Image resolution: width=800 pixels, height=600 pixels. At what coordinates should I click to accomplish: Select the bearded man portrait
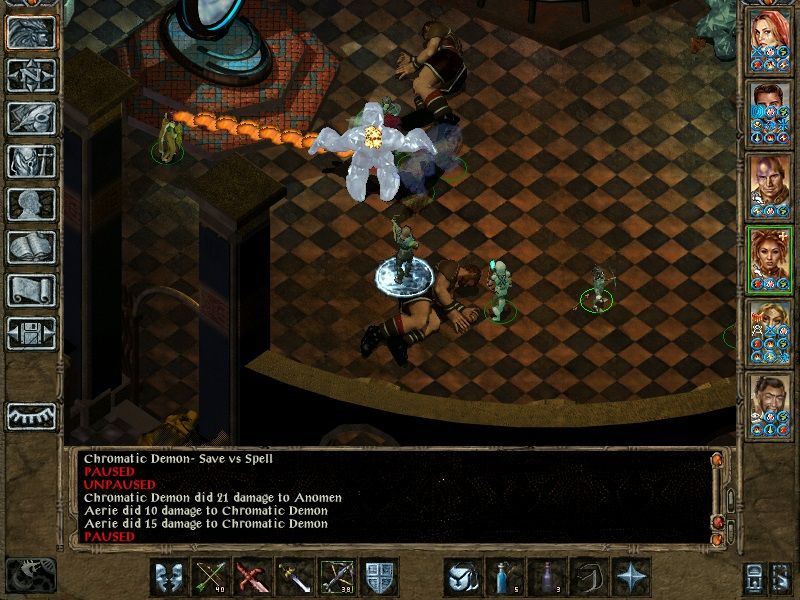click(770, 403)
